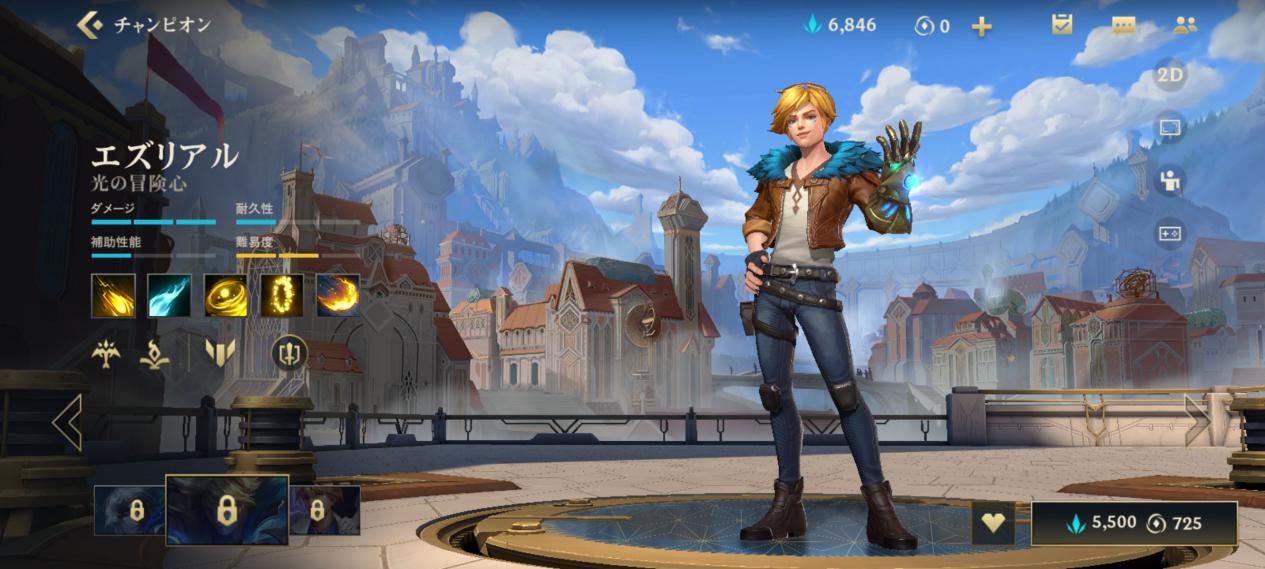Toggle the 2D splash art view
This screenshot has width=1265, height=569.
click(1170, 75)
